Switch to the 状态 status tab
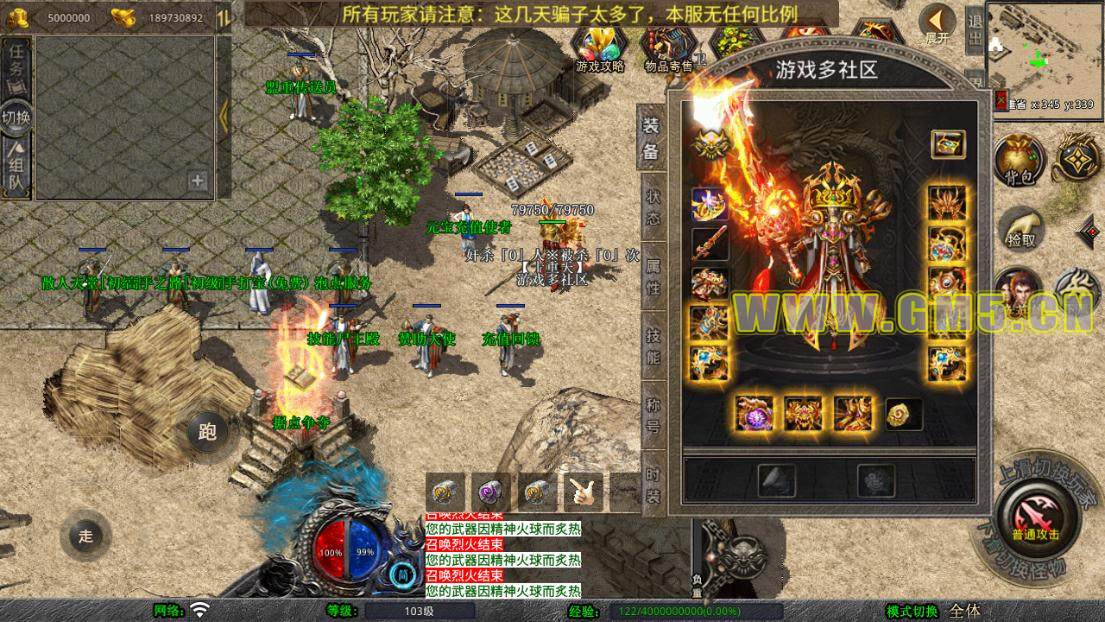 click(x=652, y=207)
